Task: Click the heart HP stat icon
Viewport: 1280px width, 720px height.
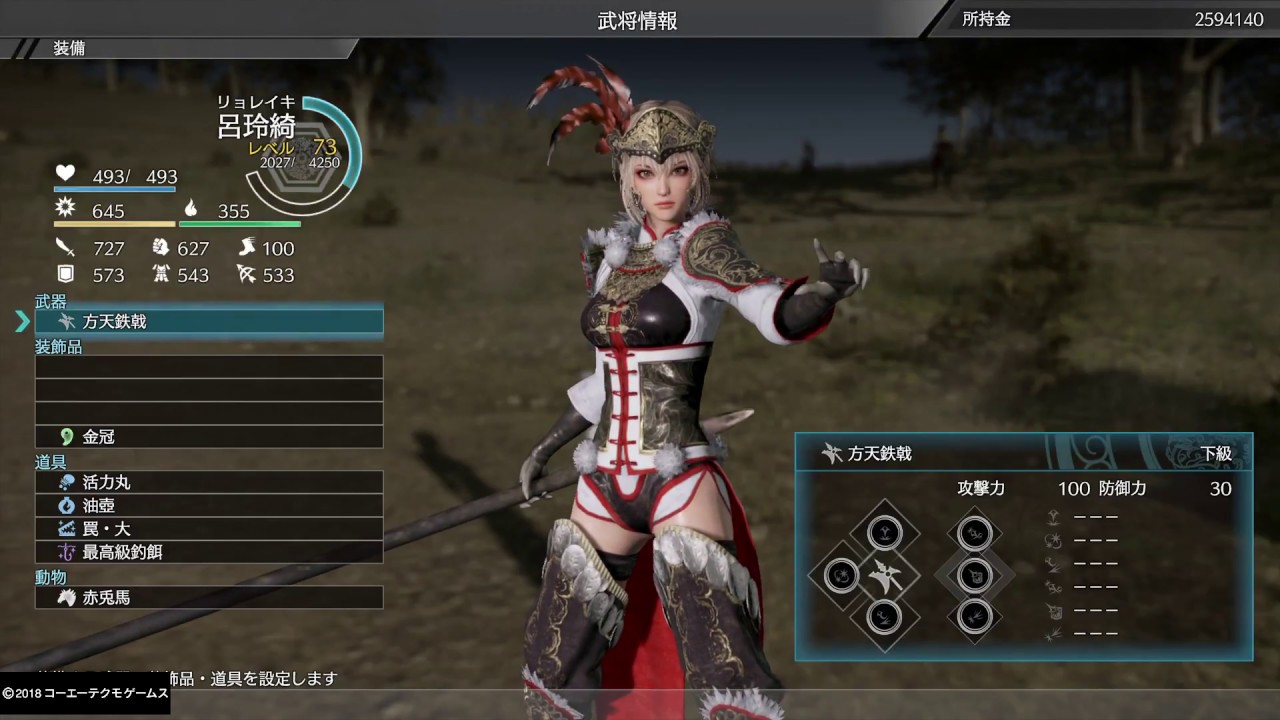Action: [x=65, y=172]
